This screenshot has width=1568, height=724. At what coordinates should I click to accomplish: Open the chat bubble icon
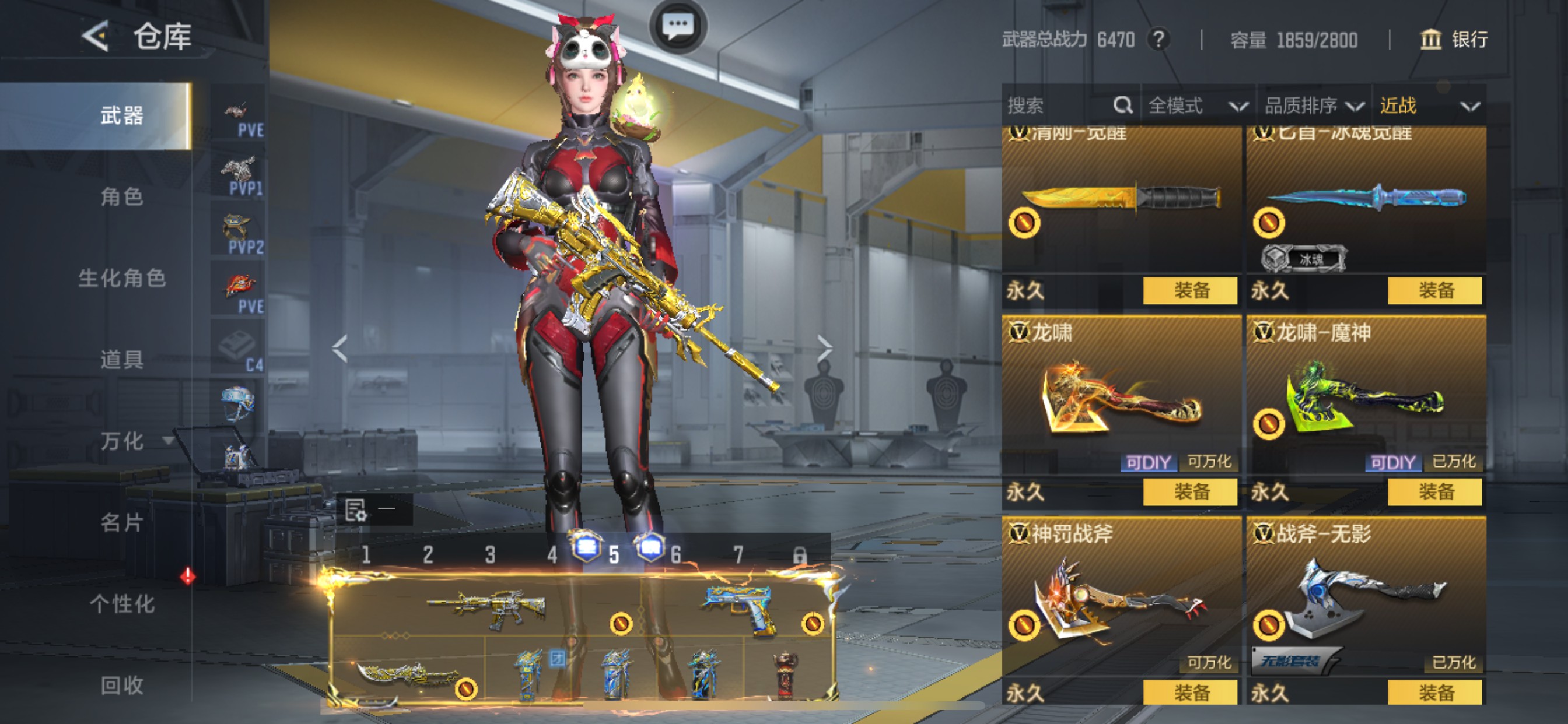click(677, 26)
